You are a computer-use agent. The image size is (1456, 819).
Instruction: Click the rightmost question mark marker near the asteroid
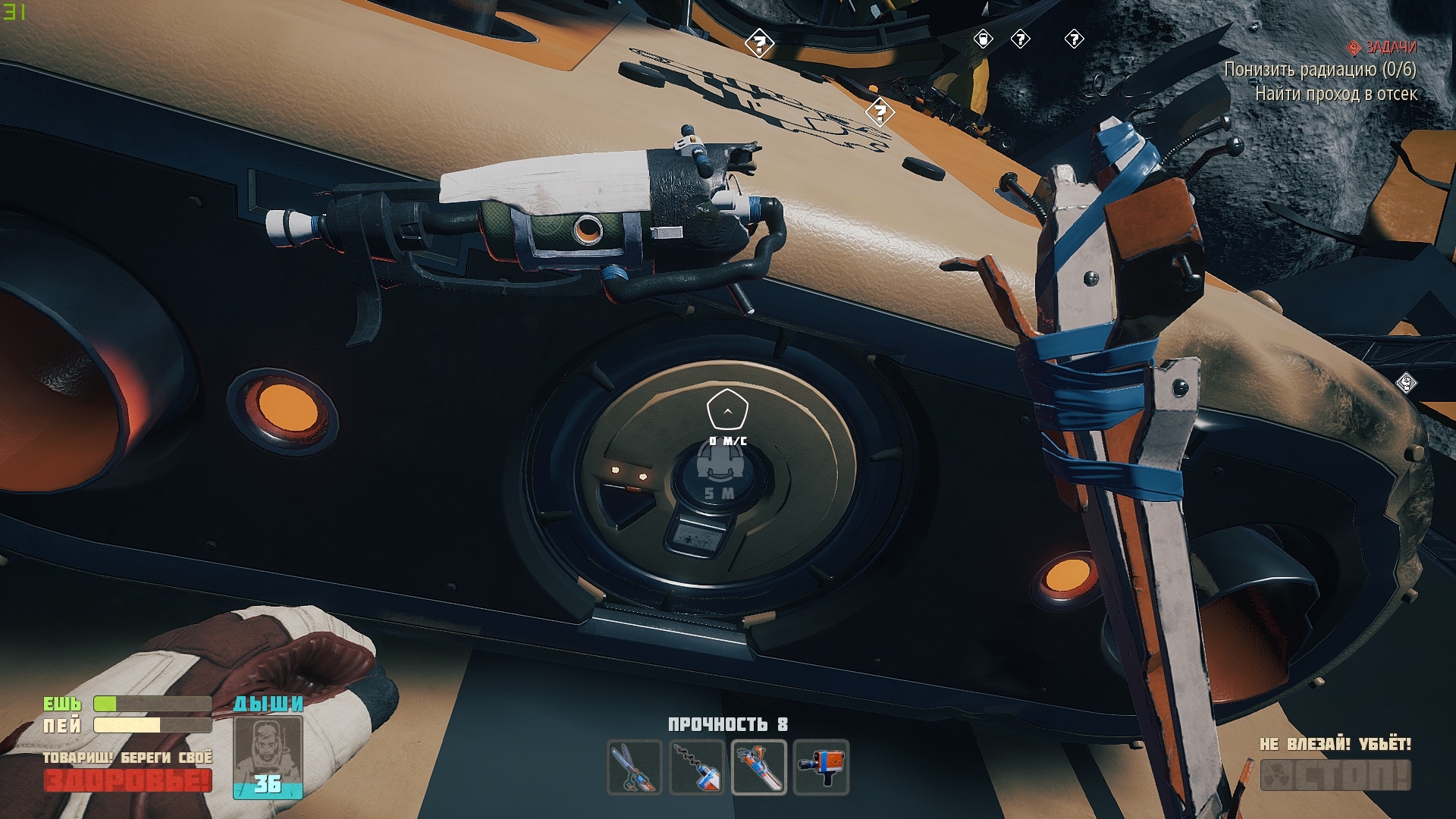click(x=1074, y=40)
